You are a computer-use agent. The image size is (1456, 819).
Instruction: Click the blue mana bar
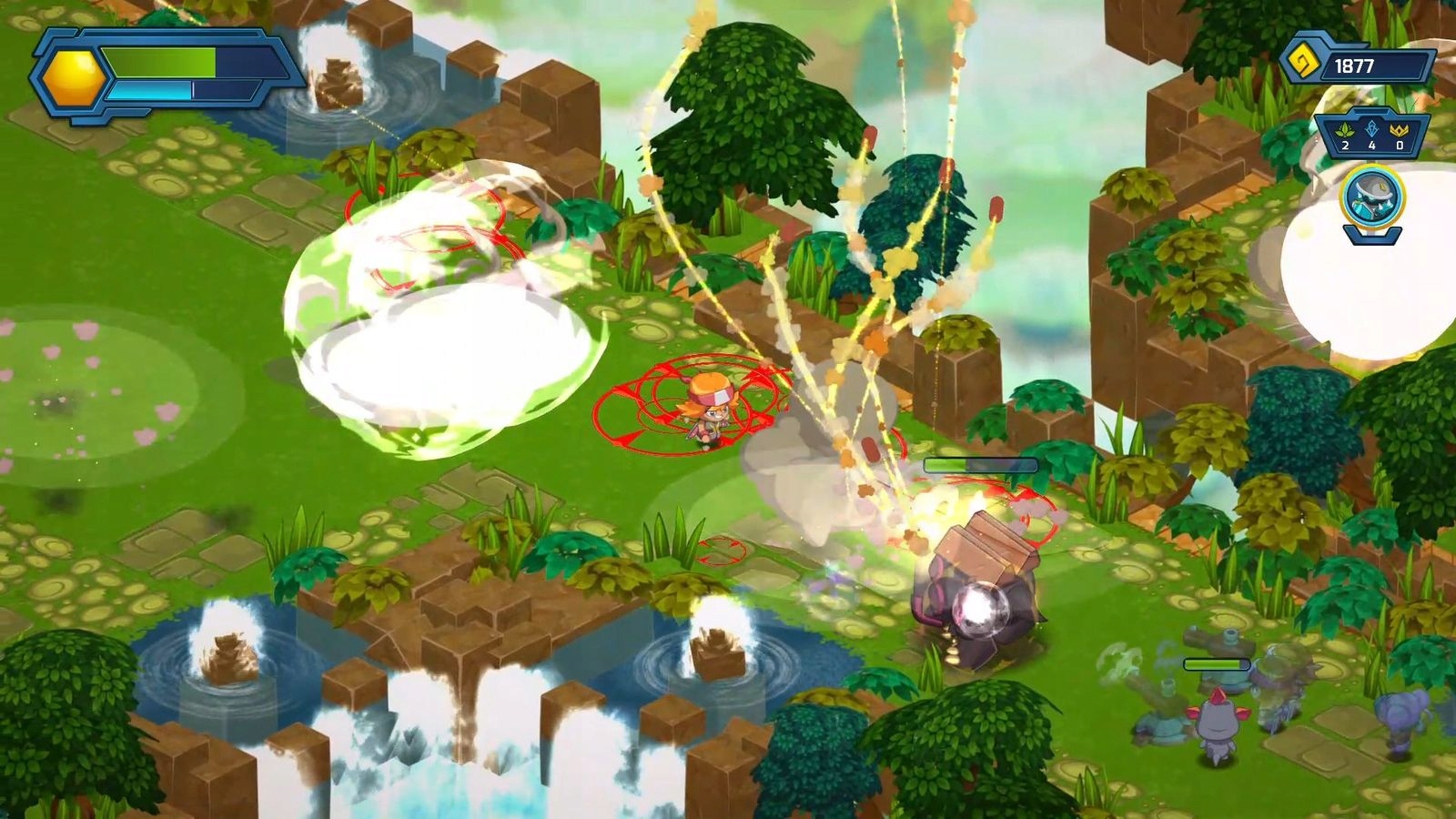pyautogui.click(x=150, y=90)
